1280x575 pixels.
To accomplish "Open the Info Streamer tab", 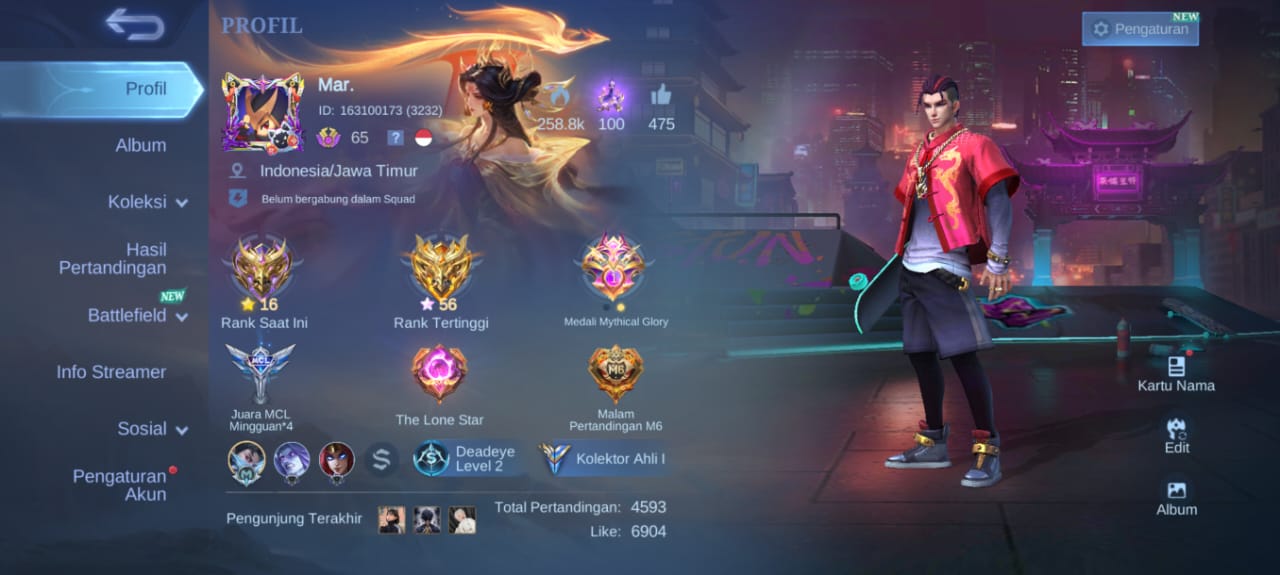I will (111, 372).
